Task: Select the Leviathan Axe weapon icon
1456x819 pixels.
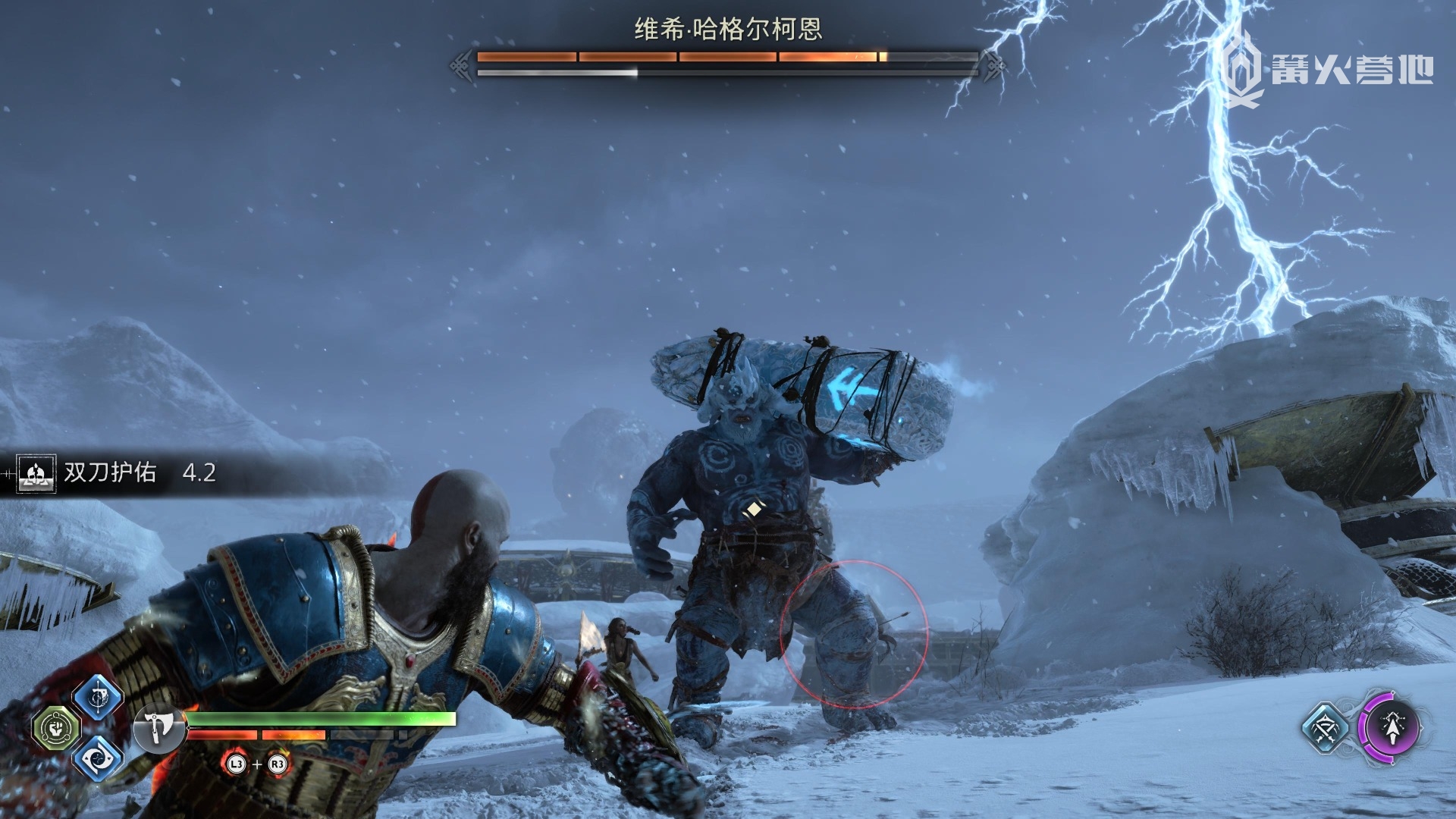Action: (158, 729)
